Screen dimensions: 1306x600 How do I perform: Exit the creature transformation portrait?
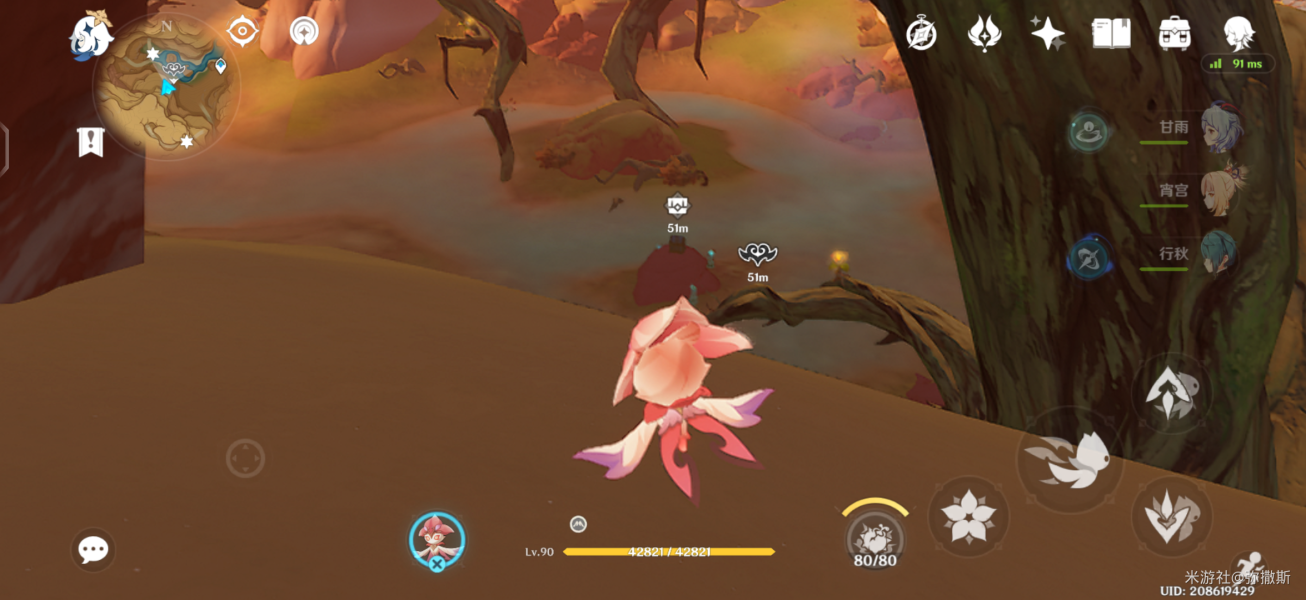click(x=437, y=541)
